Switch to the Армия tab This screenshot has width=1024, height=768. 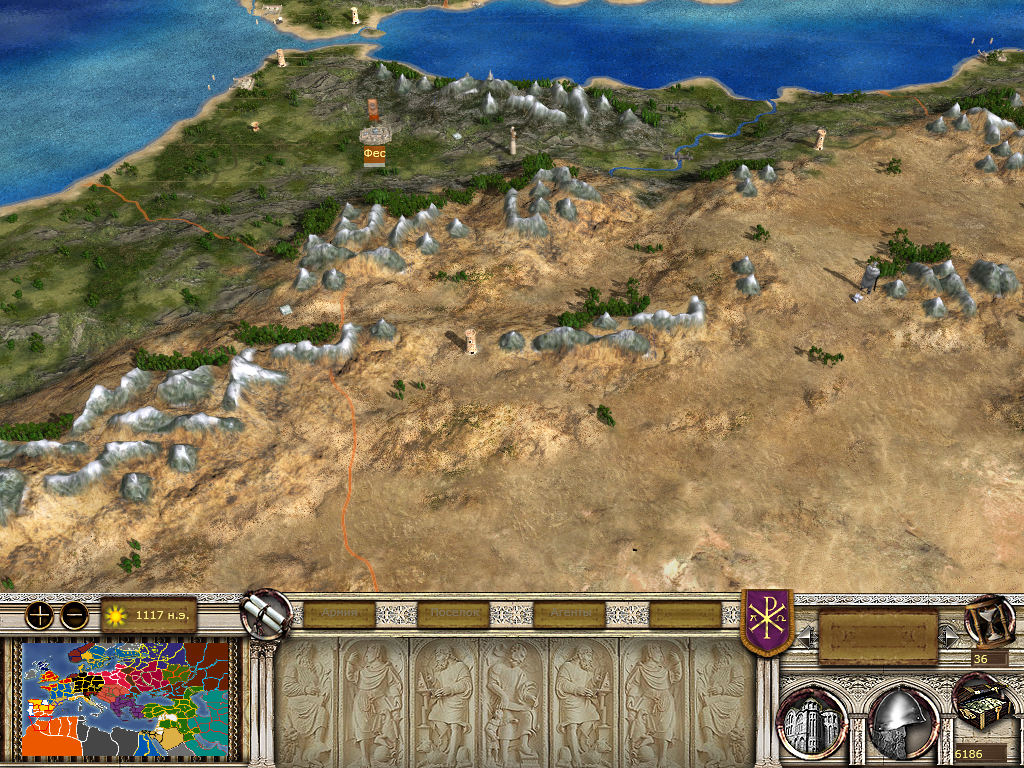[x=338, y=614]
